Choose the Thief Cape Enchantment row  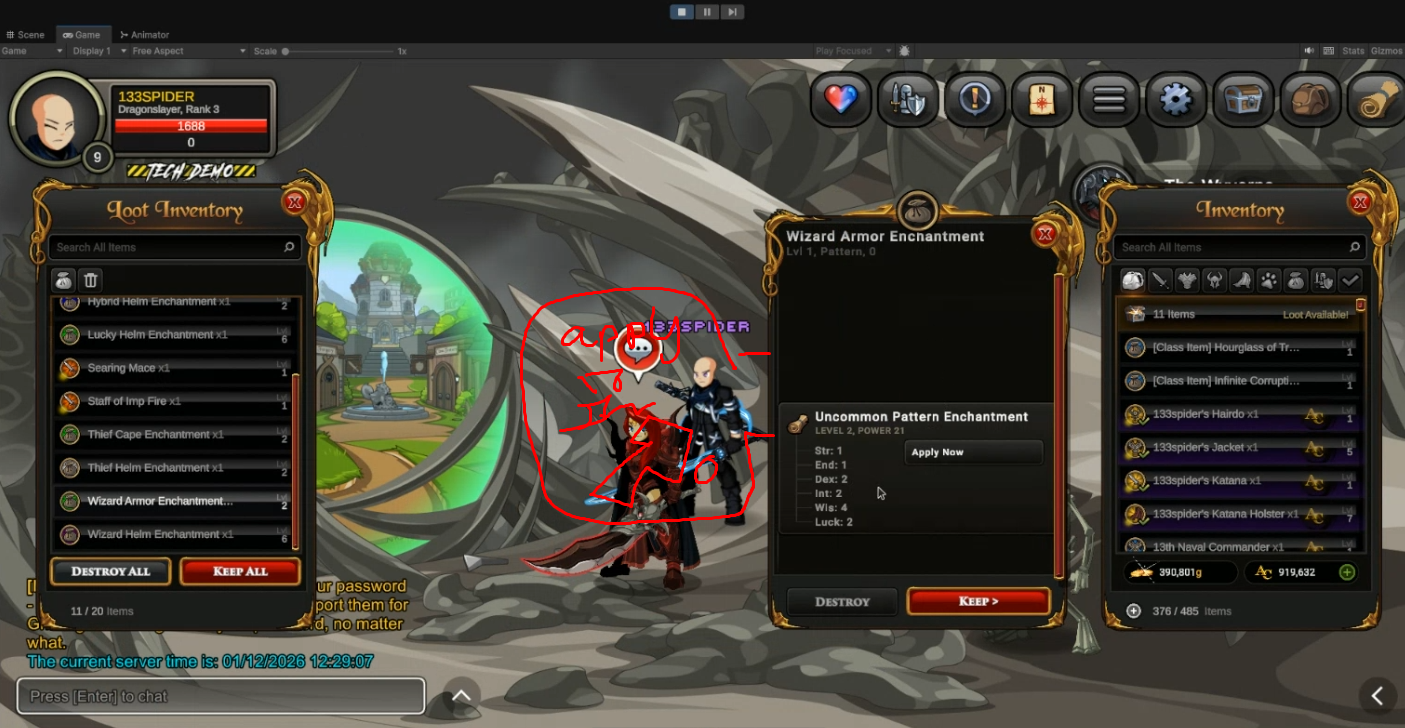point(170,434)
